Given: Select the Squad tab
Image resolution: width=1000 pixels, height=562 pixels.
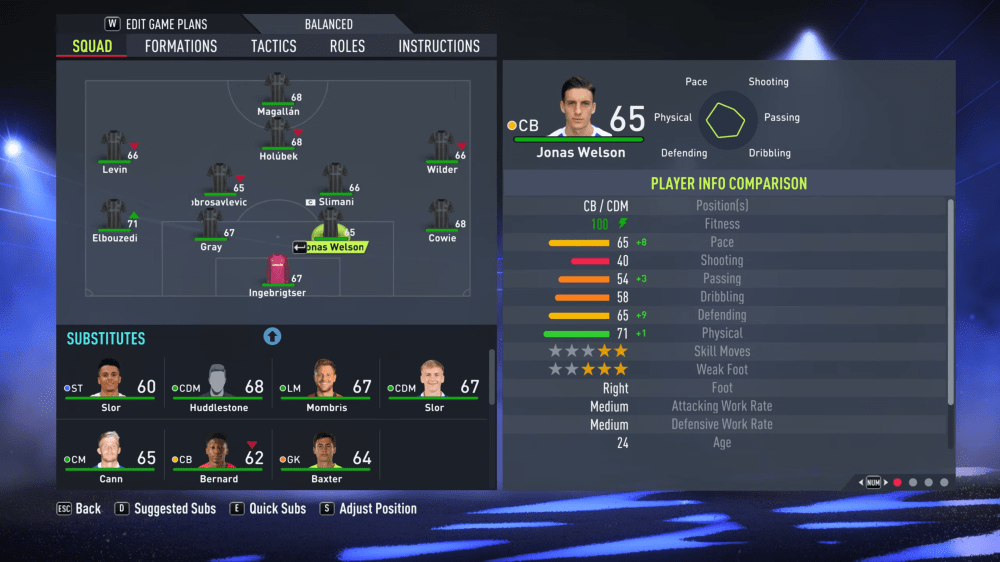Looking at the screenshot, I should (x=92, y=46).
